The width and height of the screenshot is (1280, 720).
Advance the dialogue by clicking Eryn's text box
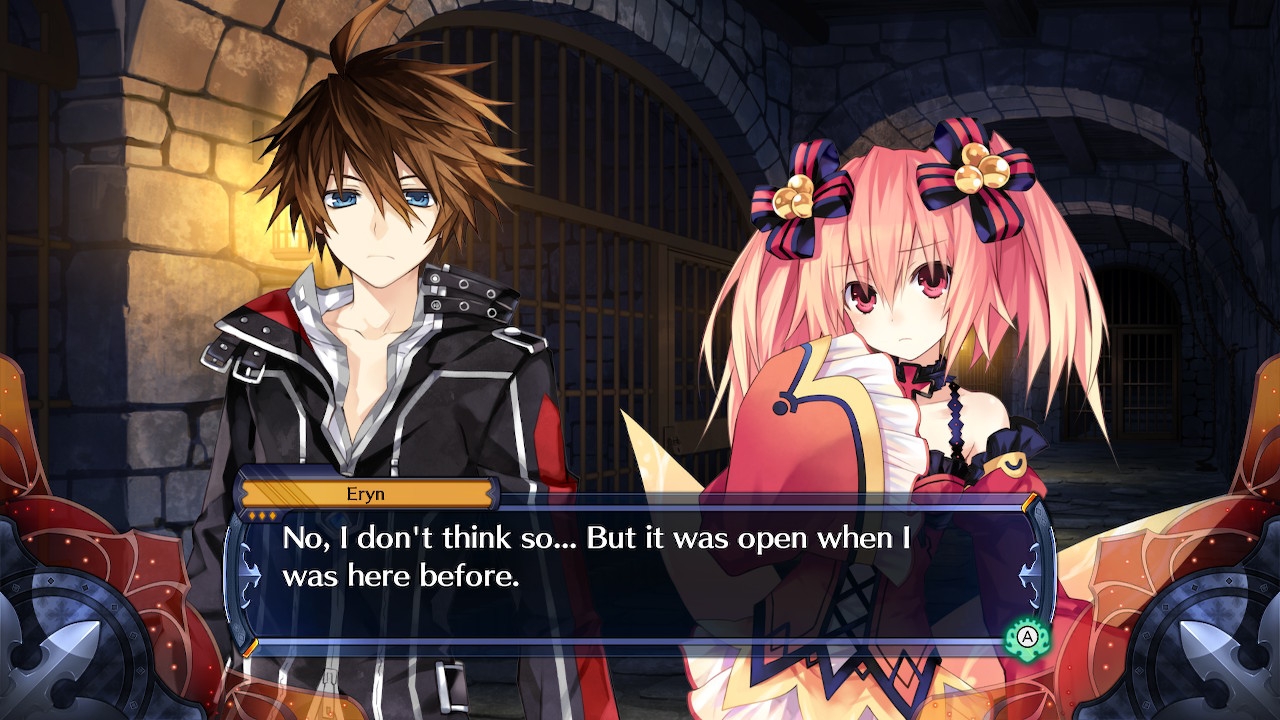[640, 572]
